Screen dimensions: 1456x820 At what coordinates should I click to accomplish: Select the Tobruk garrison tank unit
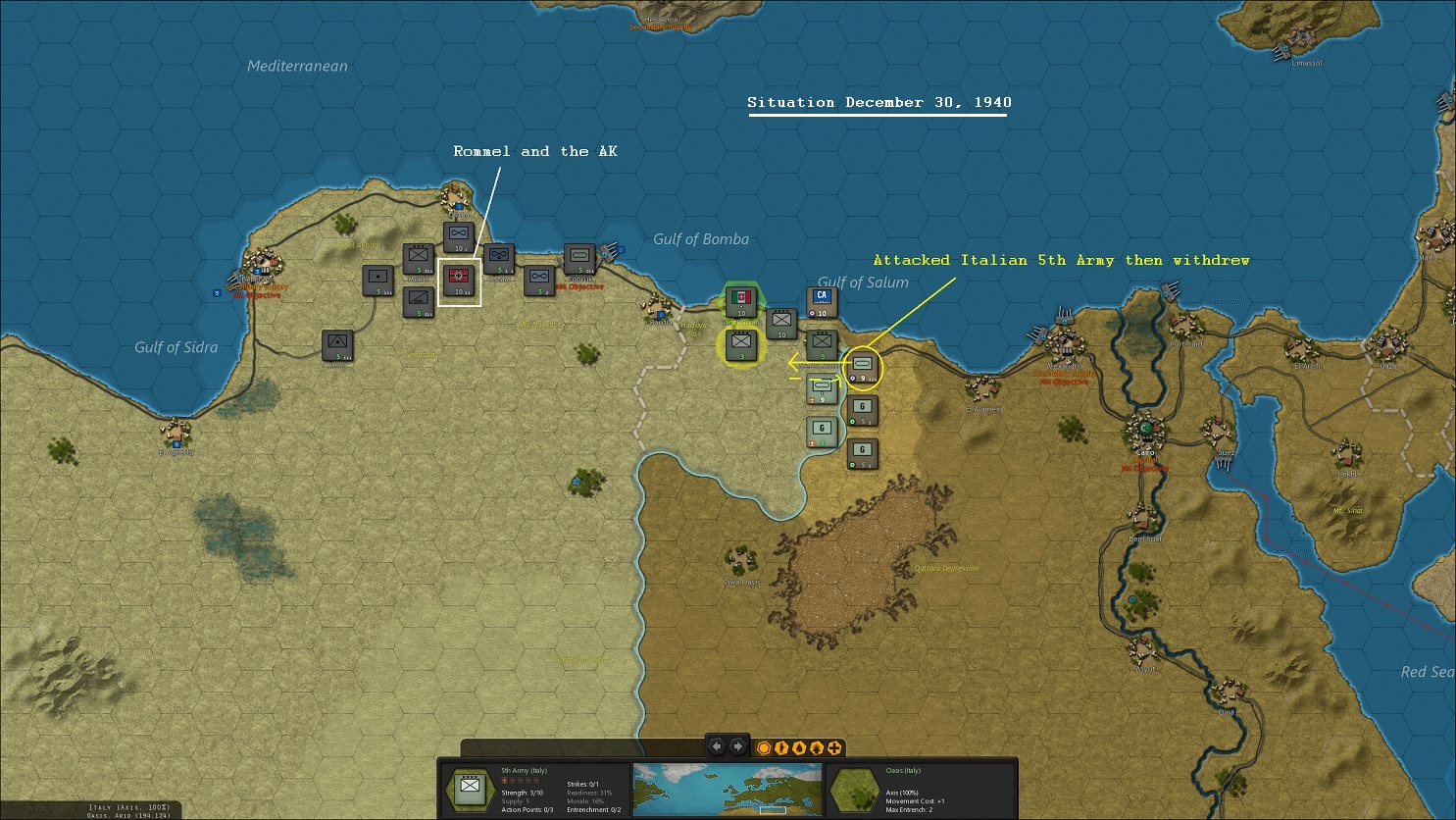coord(580,259)
